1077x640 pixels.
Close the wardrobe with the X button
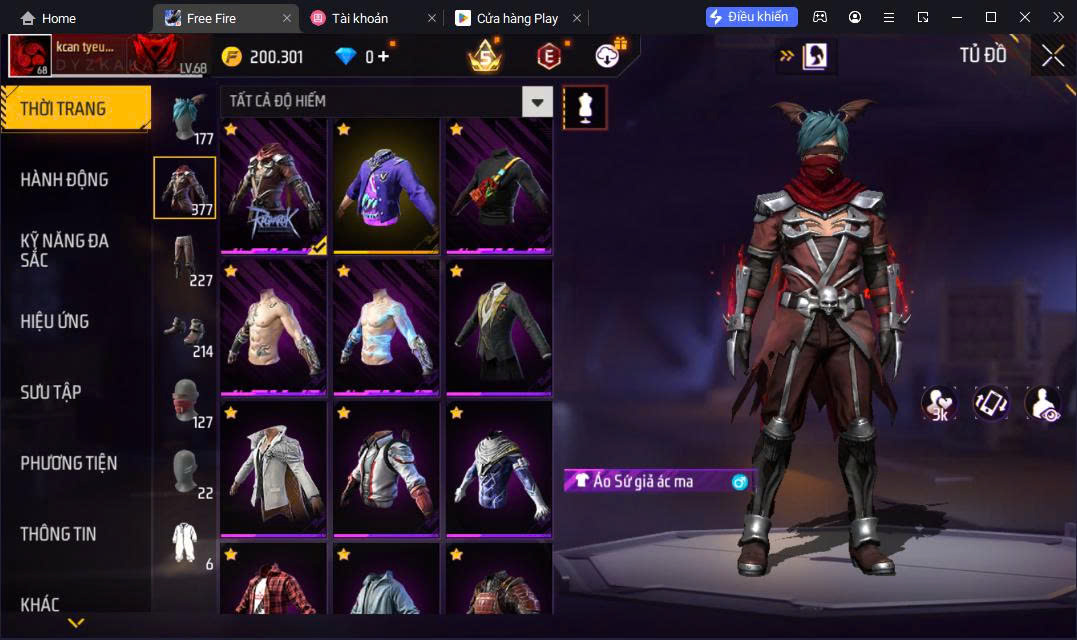pyautogui.click(x=1052, y=56)
